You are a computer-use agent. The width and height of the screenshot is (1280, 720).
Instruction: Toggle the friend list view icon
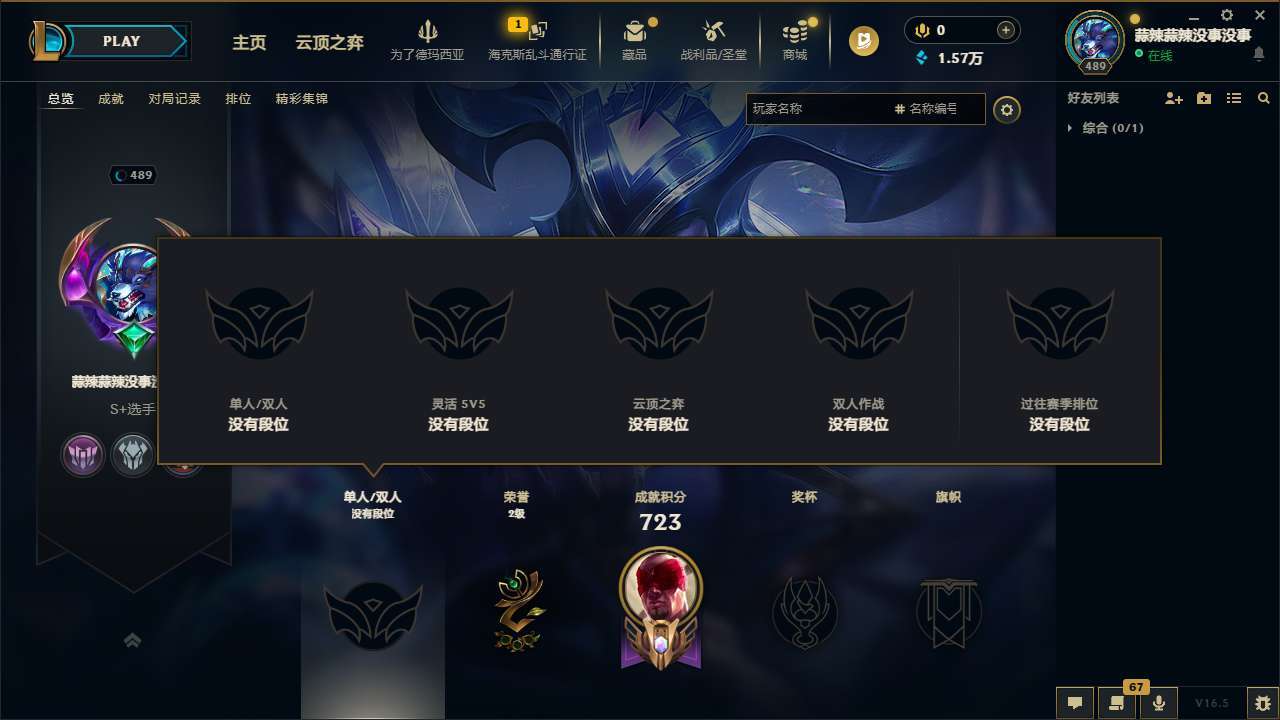[x=1233, y=98]
